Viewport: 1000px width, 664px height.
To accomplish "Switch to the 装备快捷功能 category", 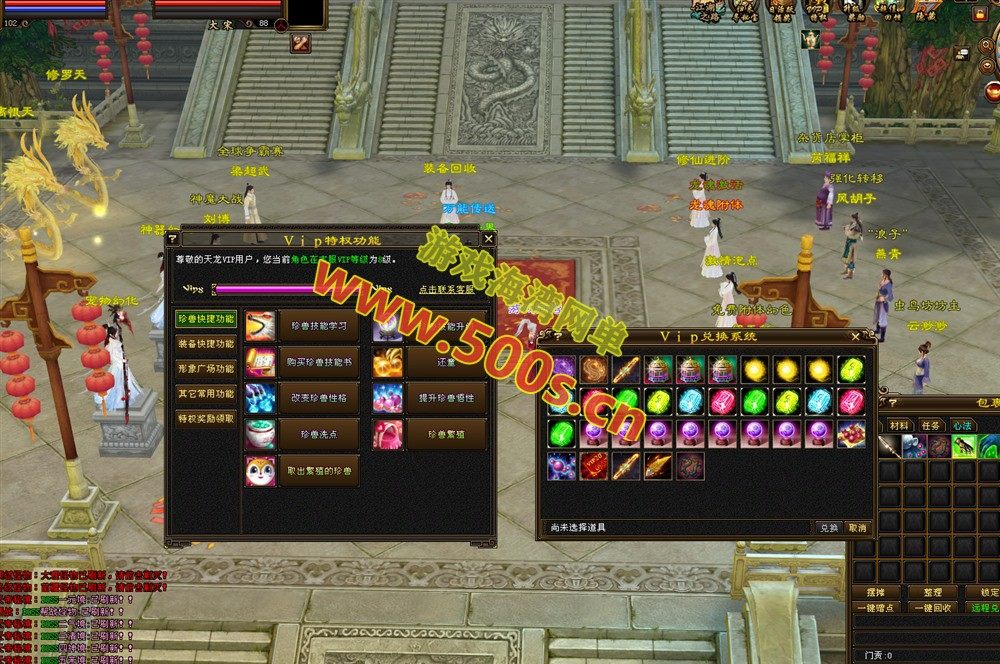I will pos(206,344).
